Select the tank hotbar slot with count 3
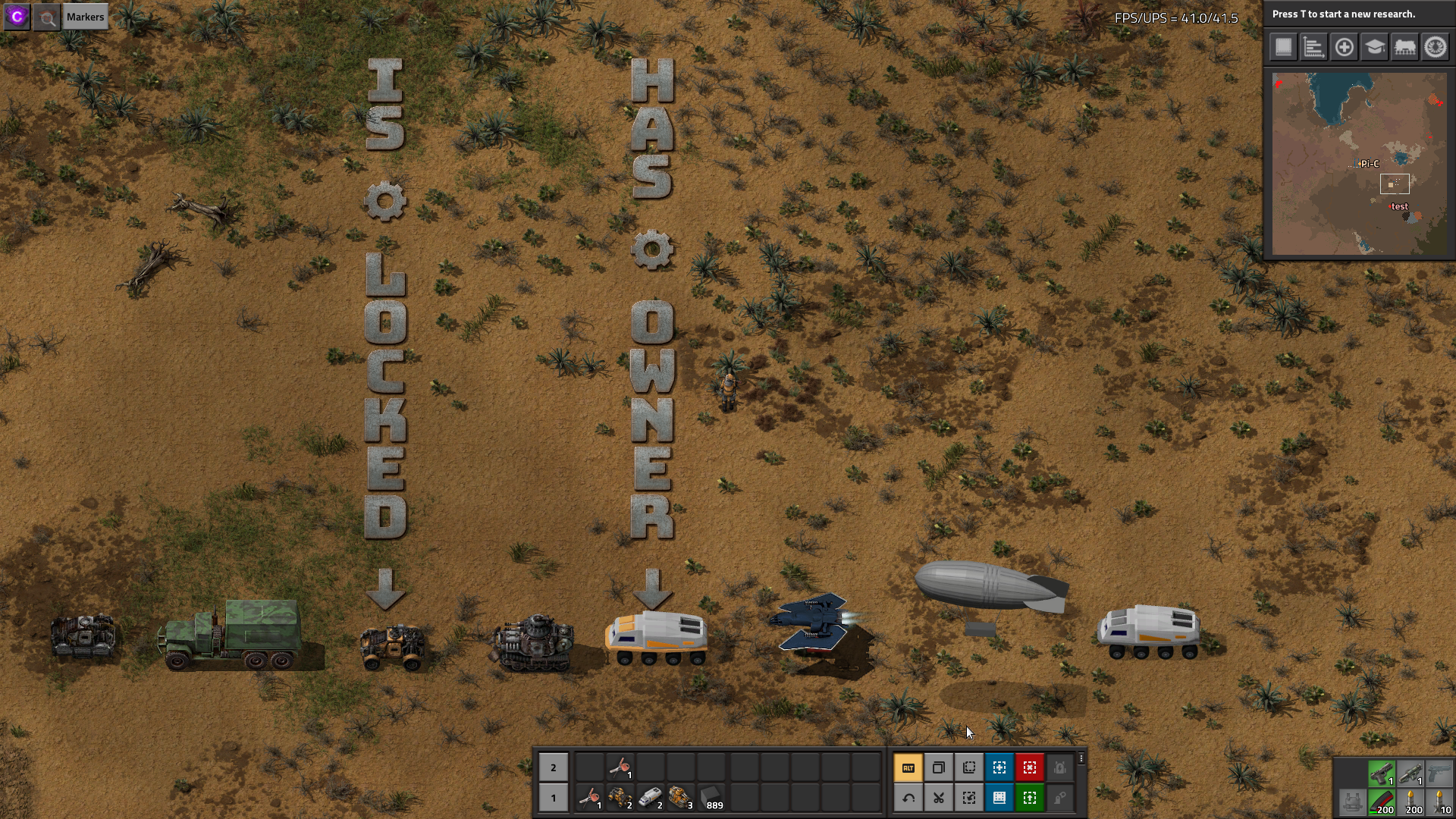The height and width of the screenshot is (819, 1456). tap(680, 798)
